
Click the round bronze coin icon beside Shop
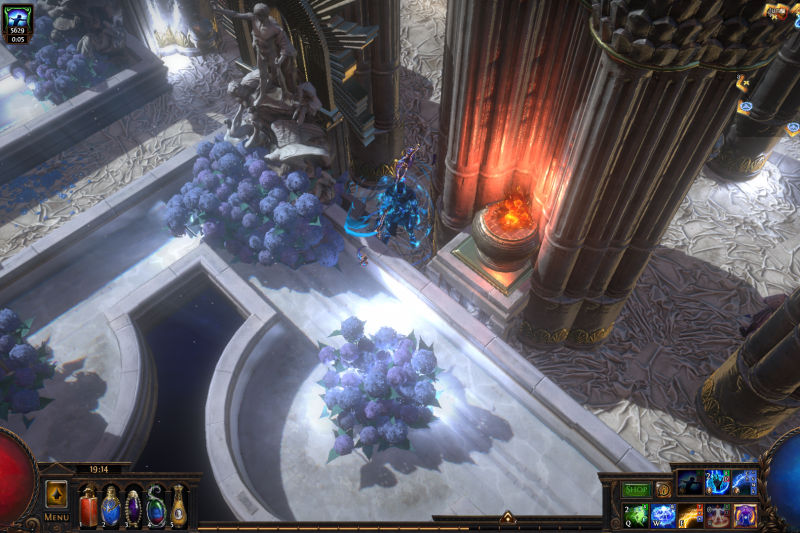tap(663, 490)
